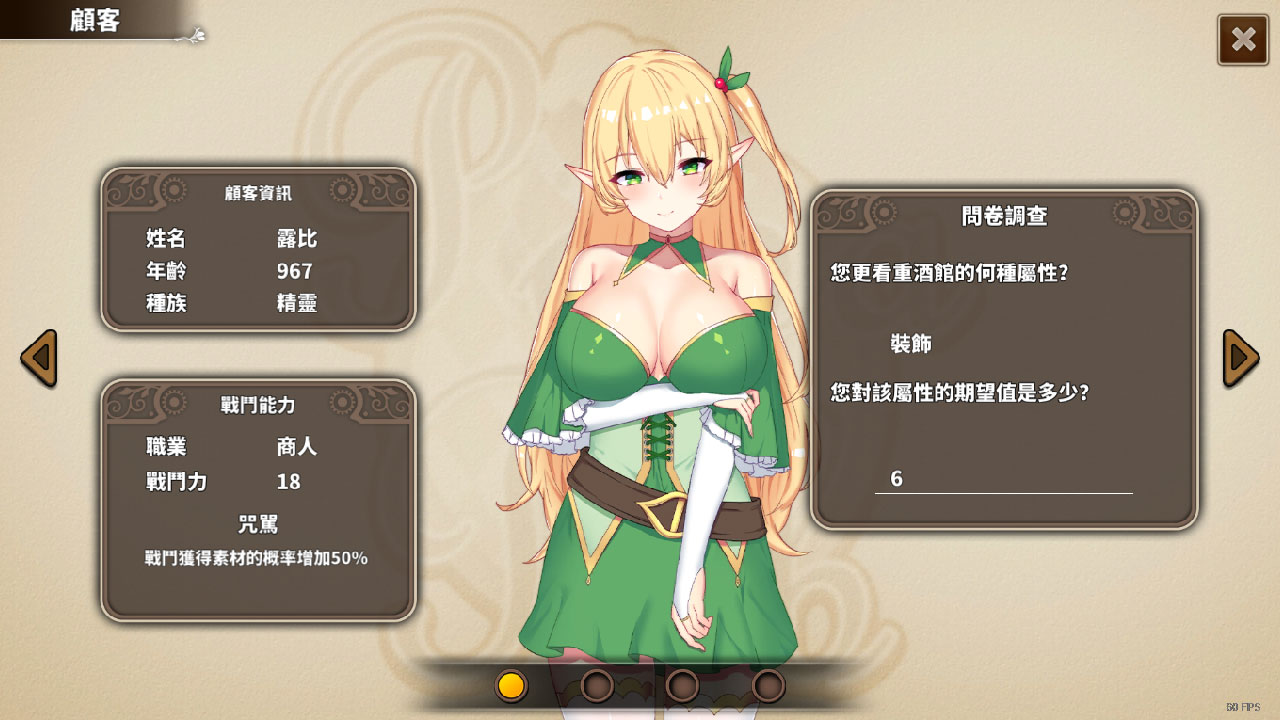Select the yellow first page indicator dot
1280x720 pixels.
pos(511,687)
